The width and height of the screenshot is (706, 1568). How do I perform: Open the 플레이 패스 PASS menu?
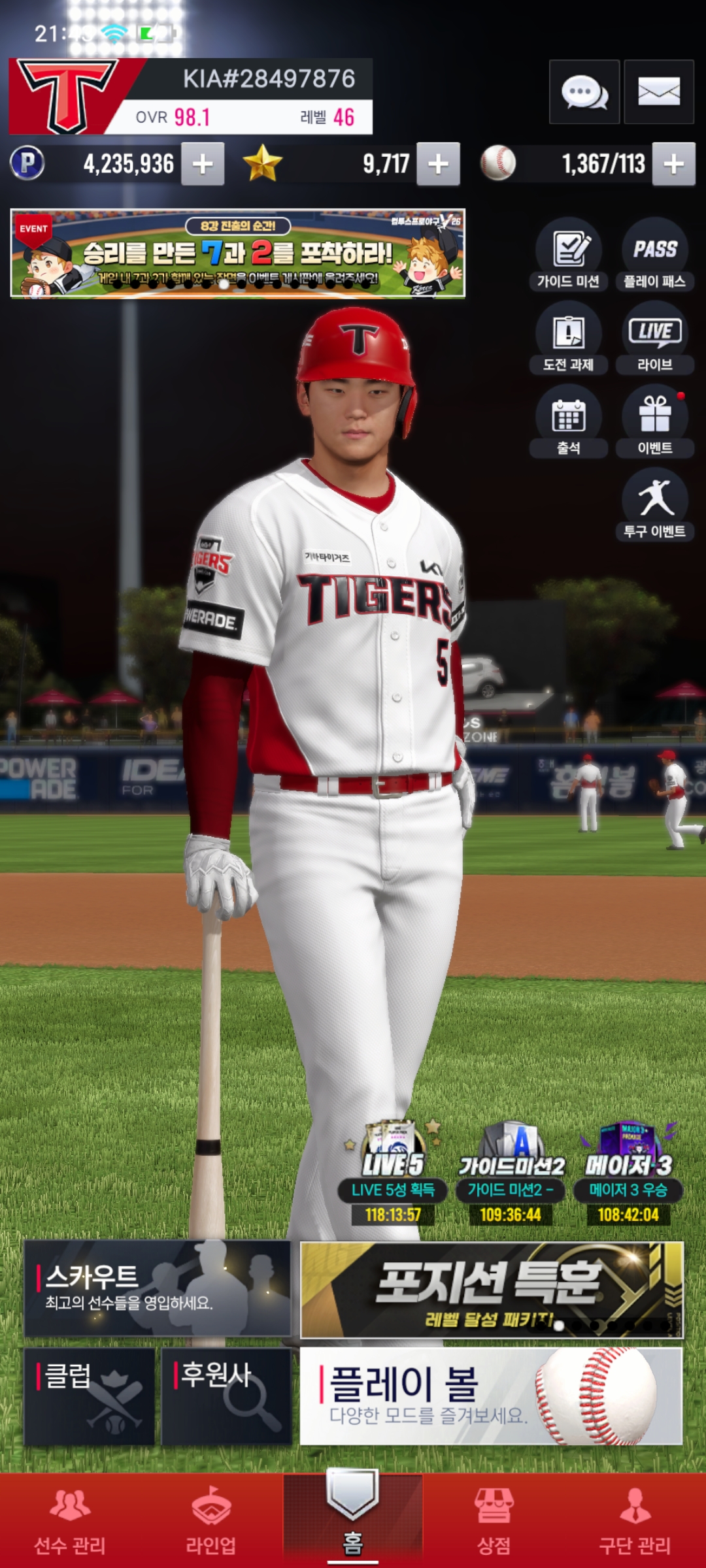point(654,255)
